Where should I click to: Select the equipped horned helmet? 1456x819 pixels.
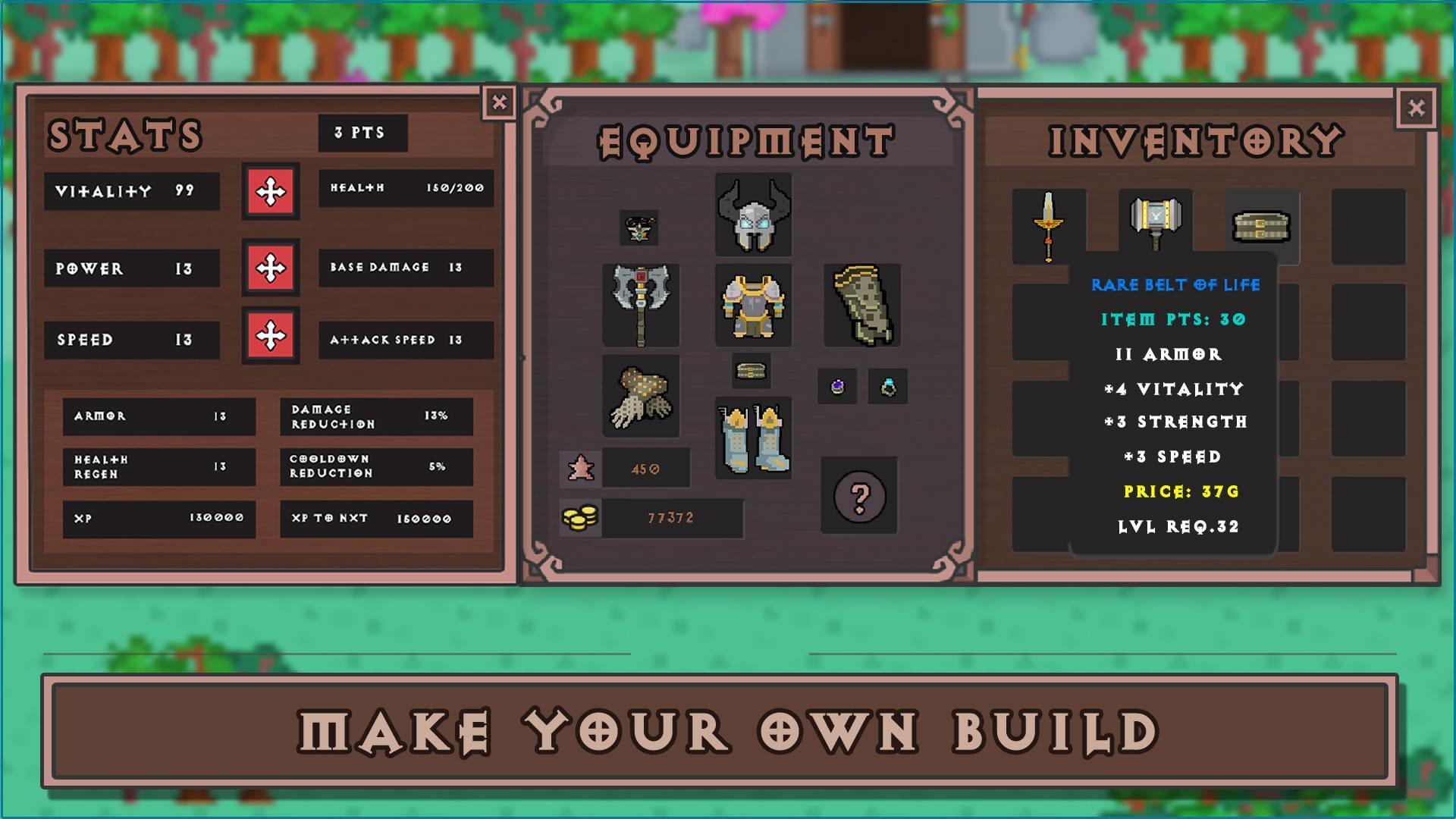(753, 215)
